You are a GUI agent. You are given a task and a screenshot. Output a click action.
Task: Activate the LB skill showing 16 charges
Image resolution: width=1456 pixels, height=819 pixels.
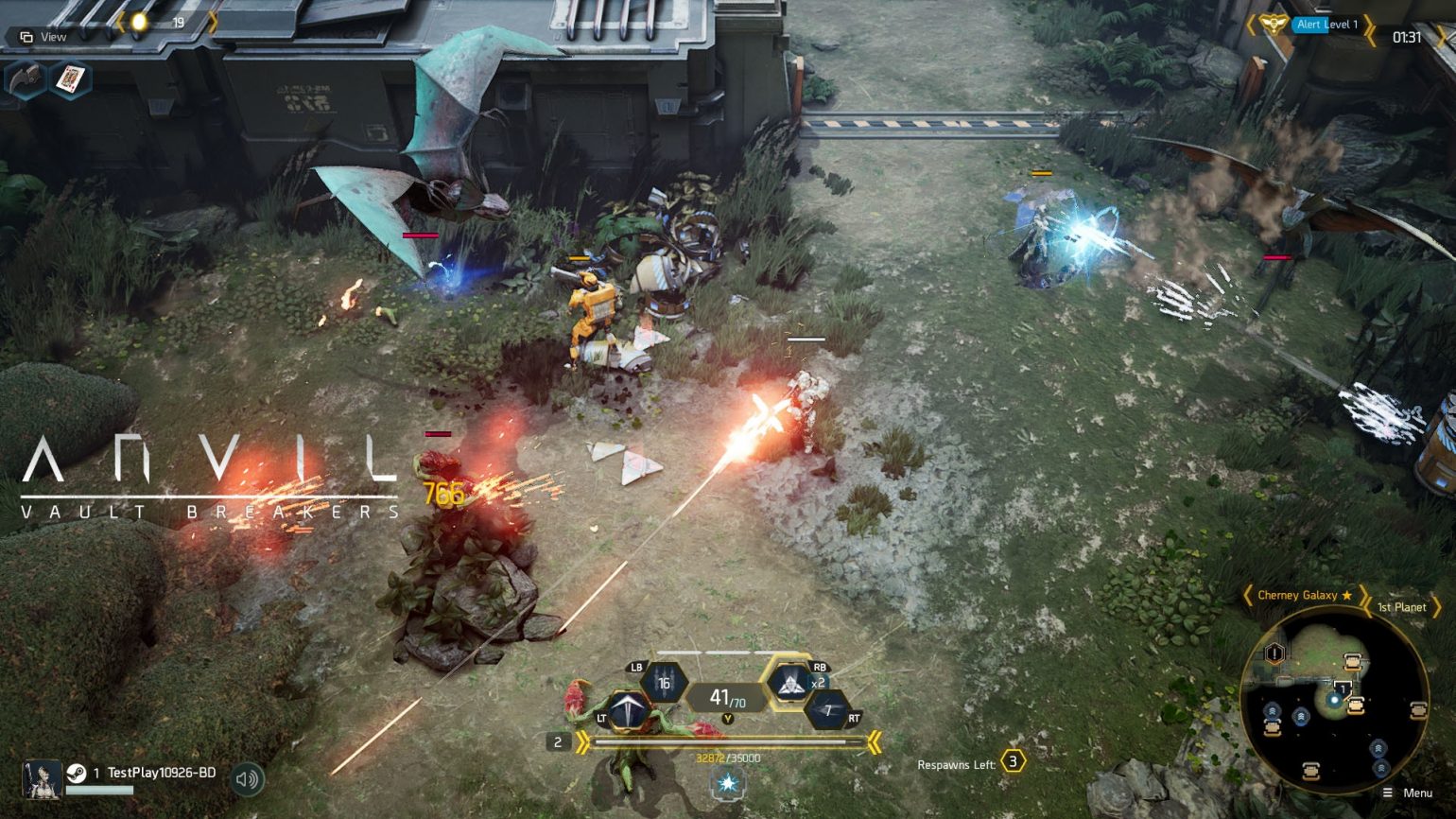[x=664, y=682]
